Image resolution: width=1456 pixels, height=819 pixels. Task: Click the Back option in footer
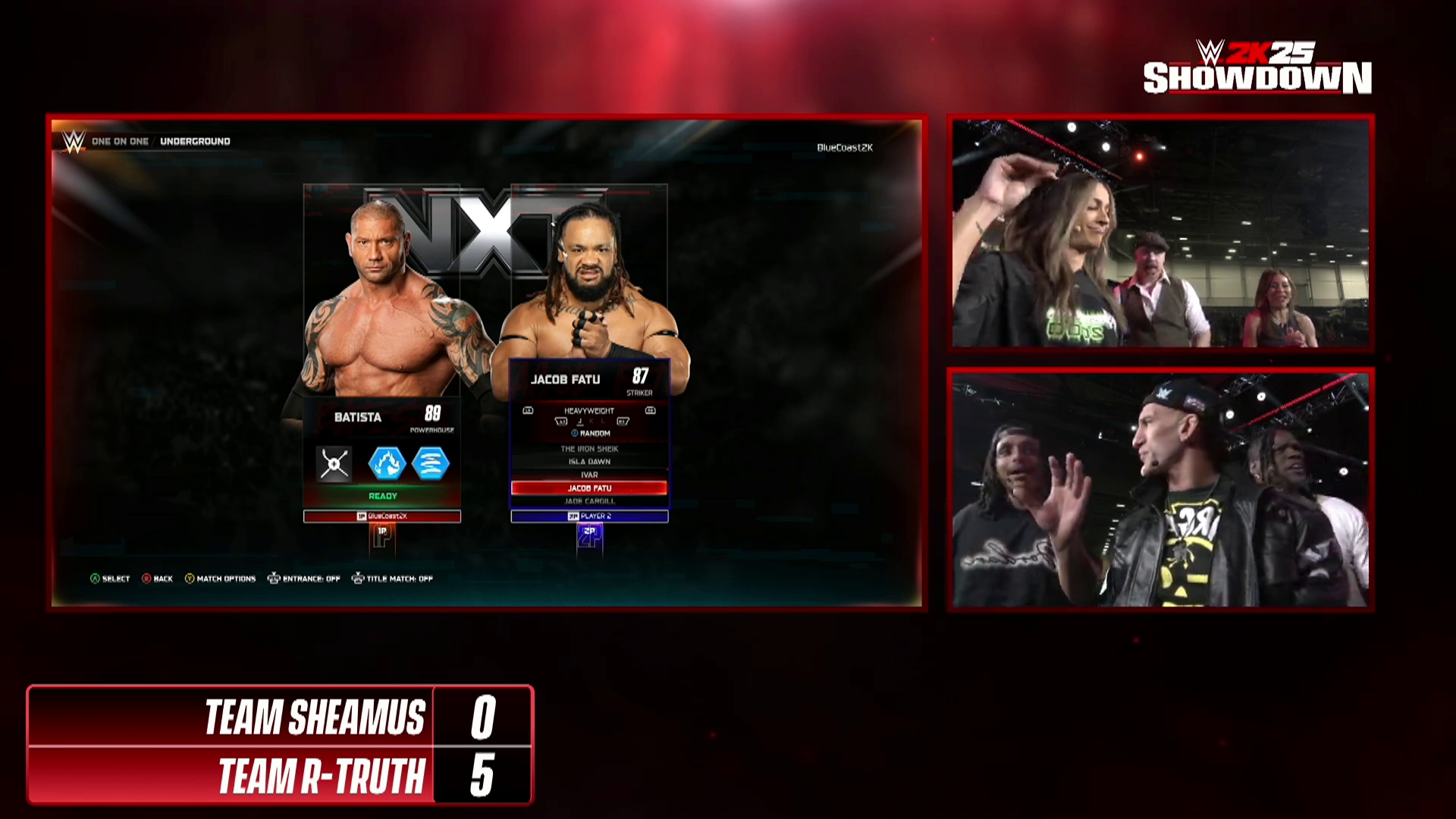coord(158,579)
